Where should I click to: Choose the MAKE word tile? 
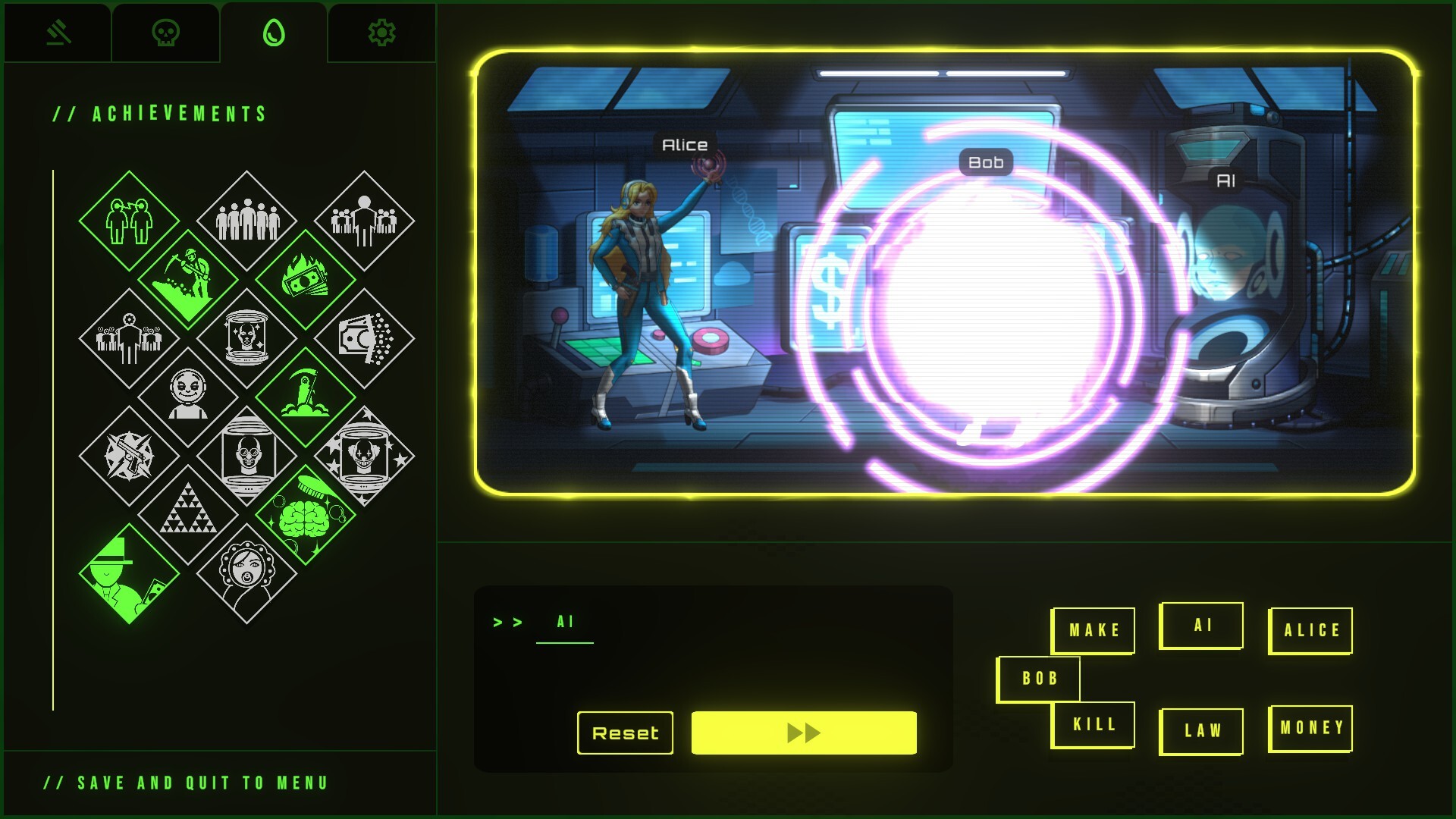[x=1093, y=630]
